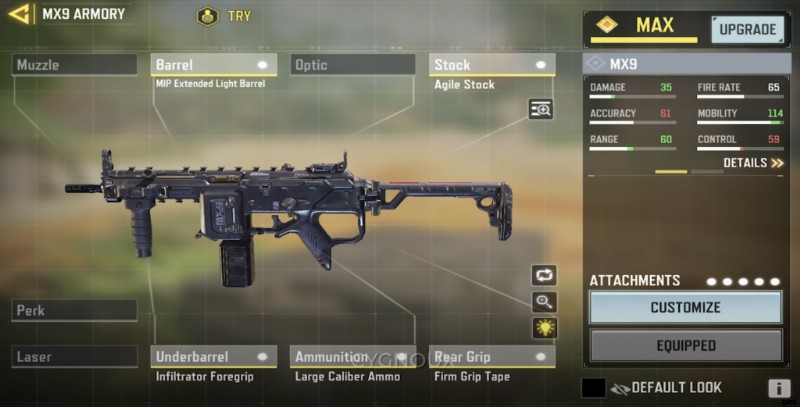Open the Underbarrel attachment slot
The image size is (800, 407).
coord(214,356)
